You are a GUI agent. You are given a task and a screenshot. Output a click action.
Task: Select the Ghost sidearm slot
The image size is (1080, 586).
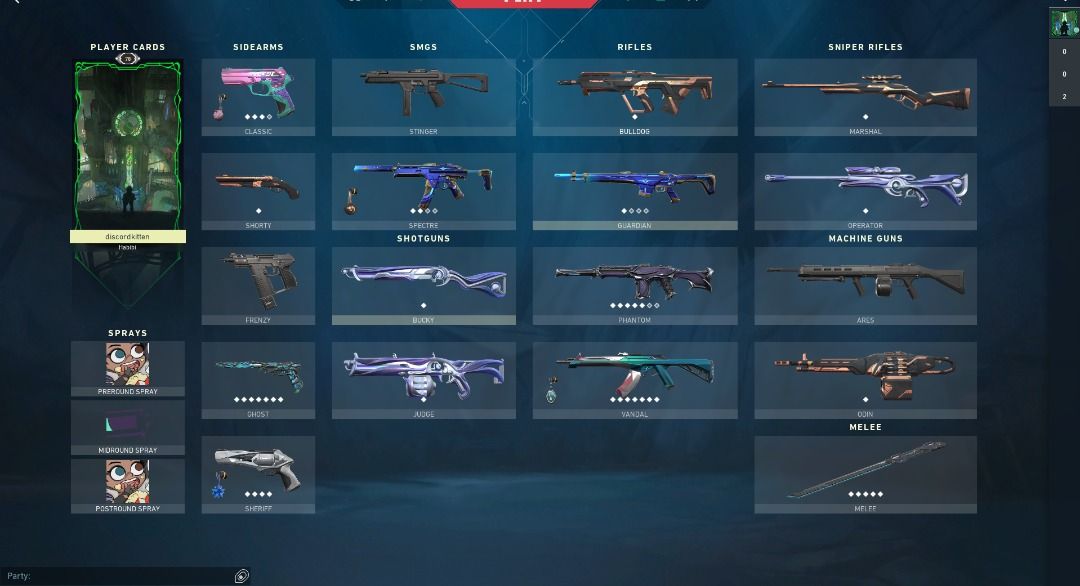(x=258, y=380)
